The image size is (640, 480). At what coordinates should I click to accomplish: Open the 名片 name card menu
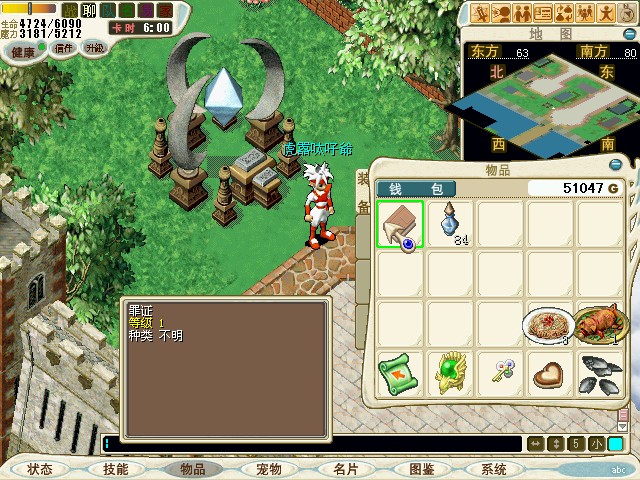tap(345, 469)
